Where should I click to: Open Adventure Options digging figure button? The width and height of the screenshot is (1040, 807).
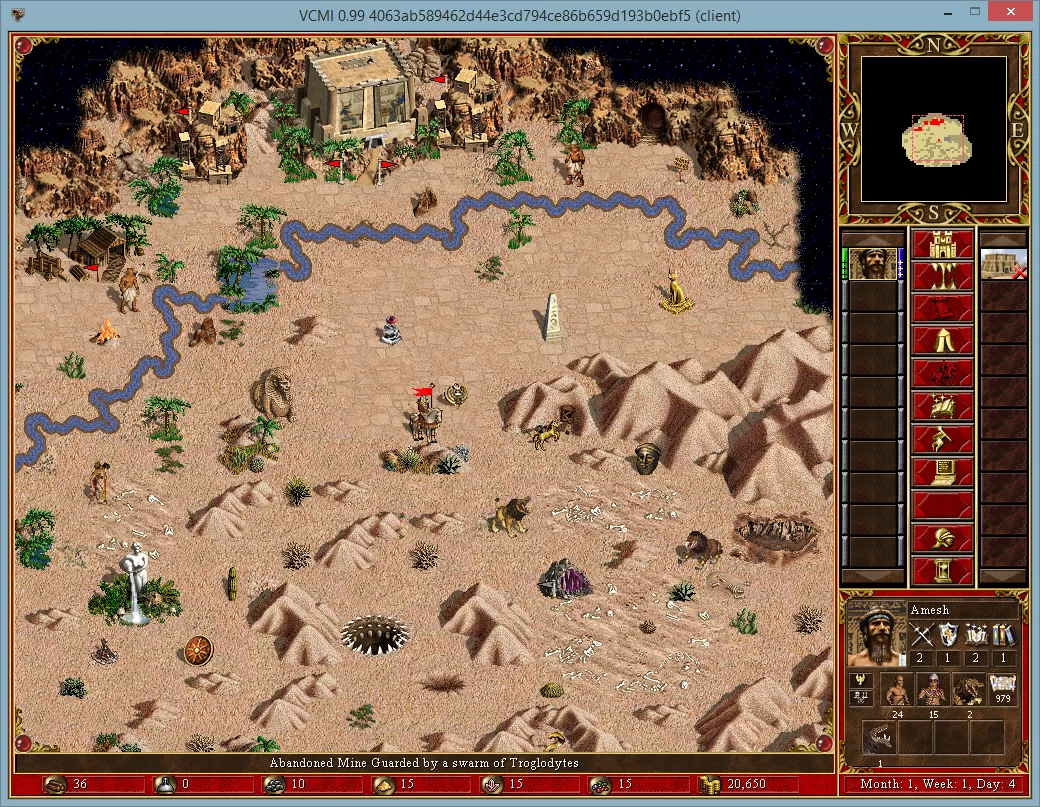coord(943,440)
